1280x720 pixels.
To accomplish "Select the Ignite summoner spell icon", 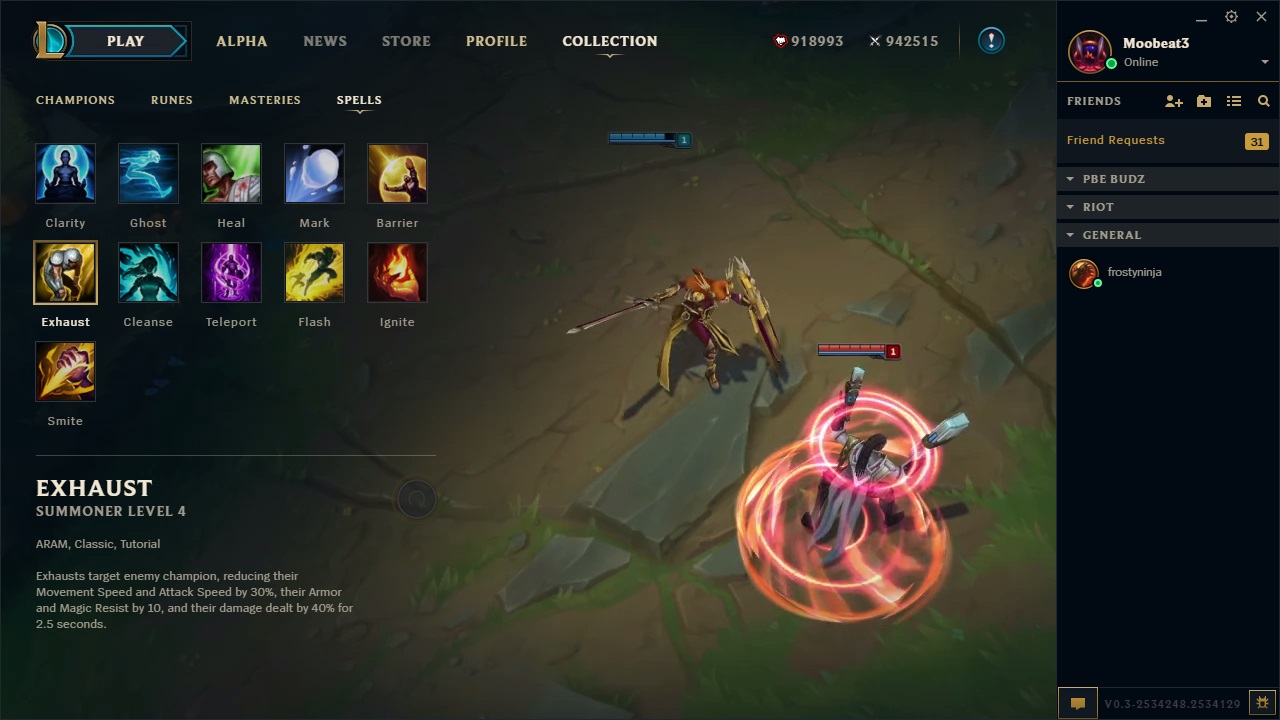I will coord(397,272).
